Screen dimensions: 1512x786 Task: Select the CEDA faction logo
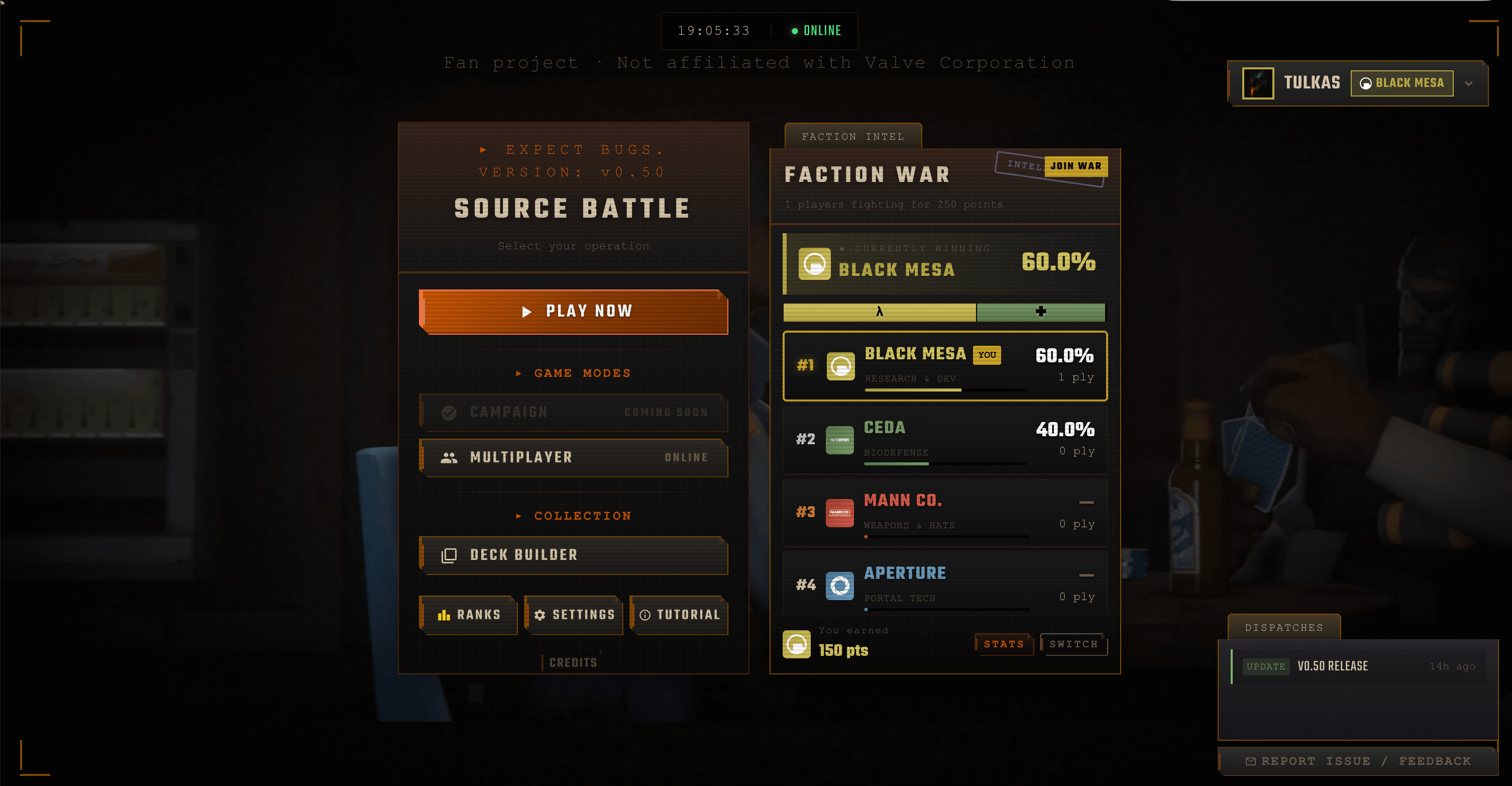840,439
